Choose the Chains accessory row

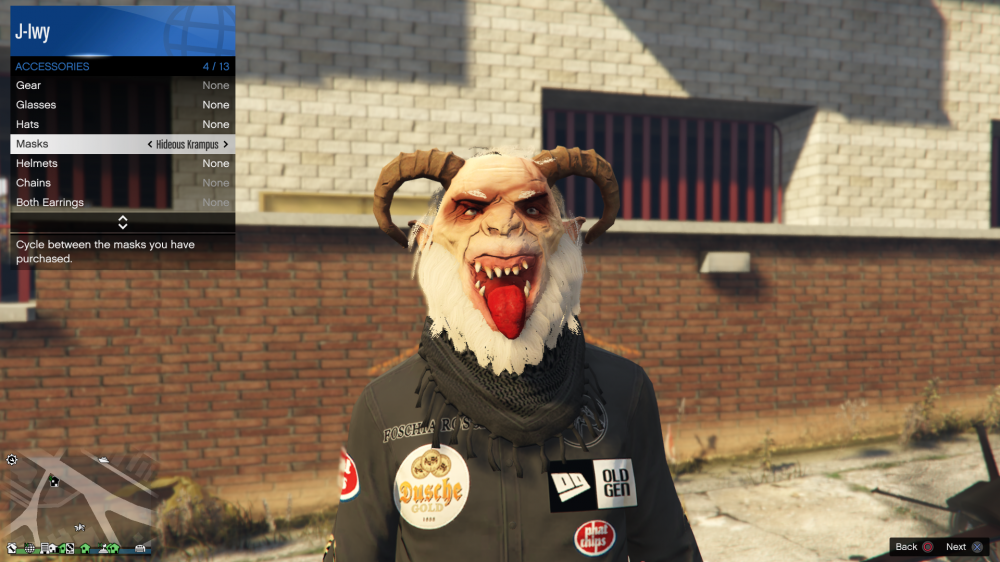pos(122,183)
